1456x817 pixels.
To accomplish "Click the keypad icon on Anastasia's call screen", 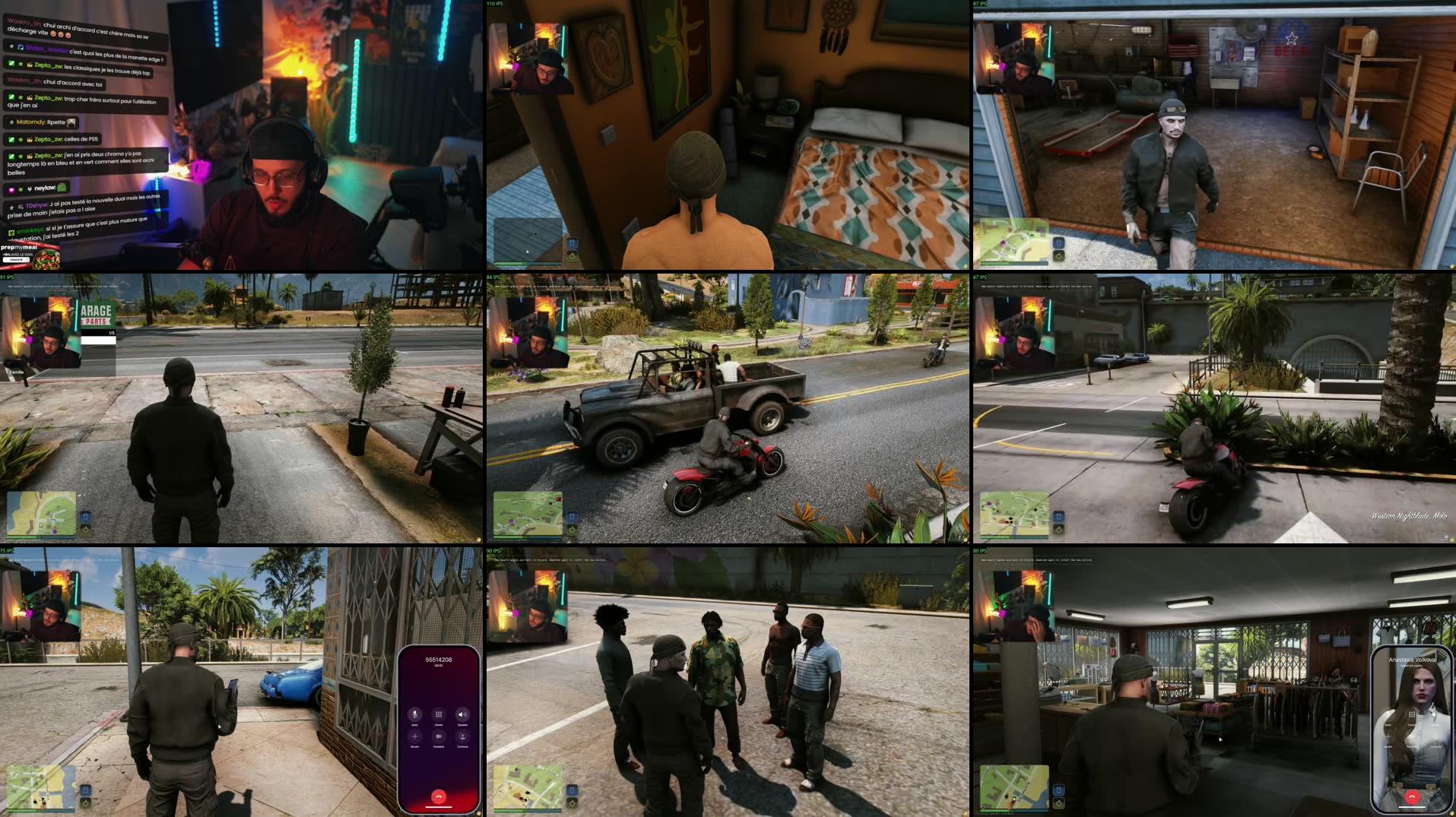I will (1412, 714).
